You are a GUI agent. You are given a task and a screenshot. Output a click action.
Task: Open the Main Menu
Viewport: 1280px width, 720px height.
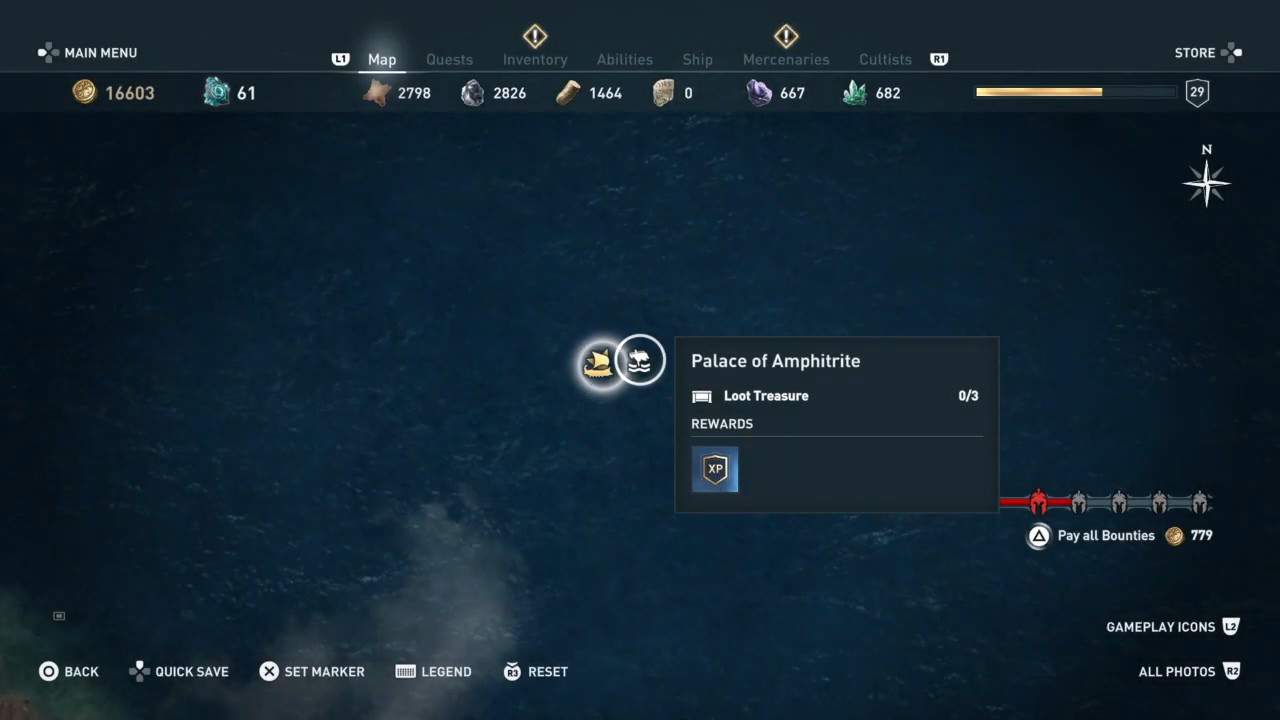pos(88,53)
